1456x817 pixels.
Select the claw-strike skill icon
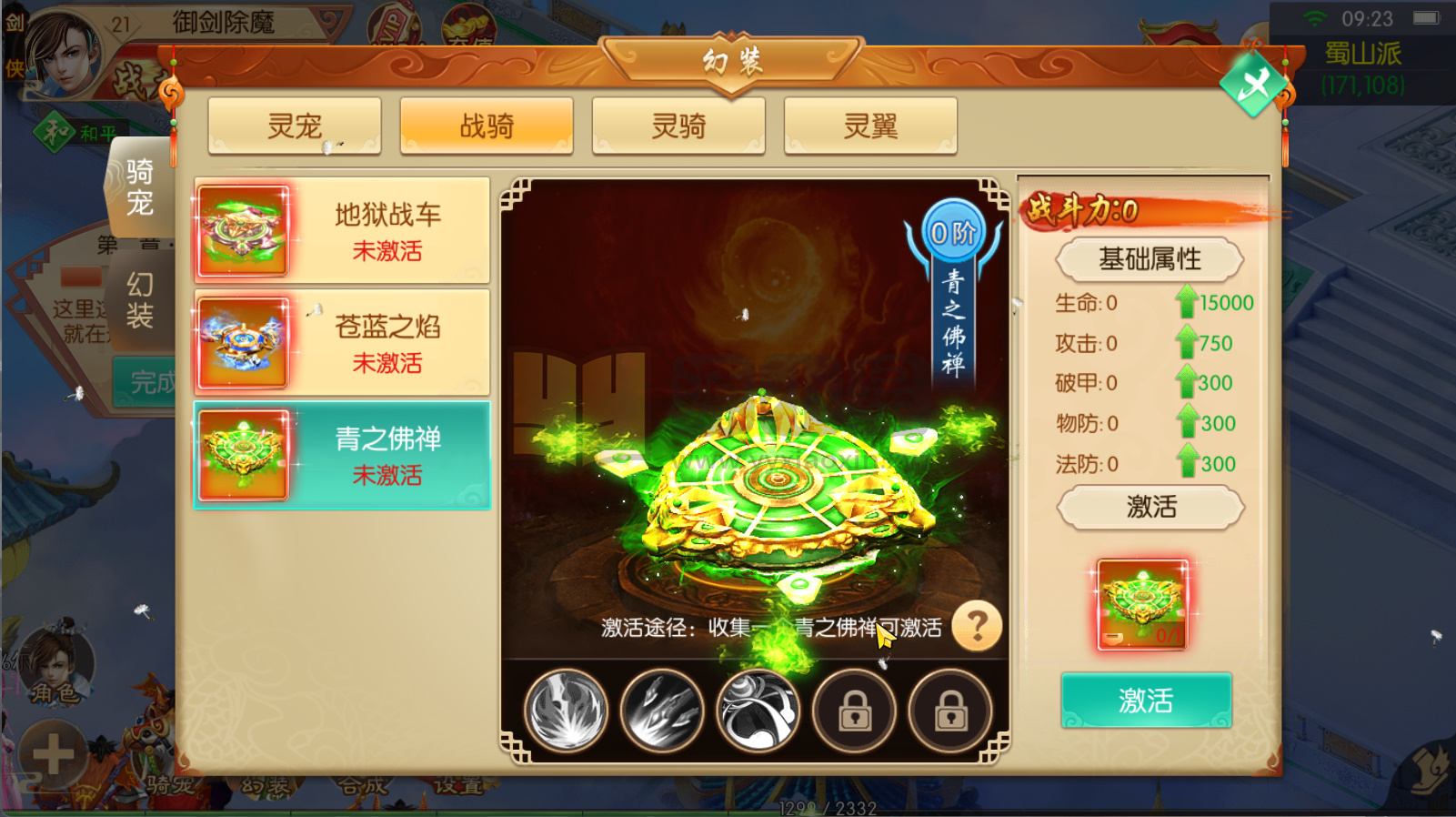click(x=661, y=711)
